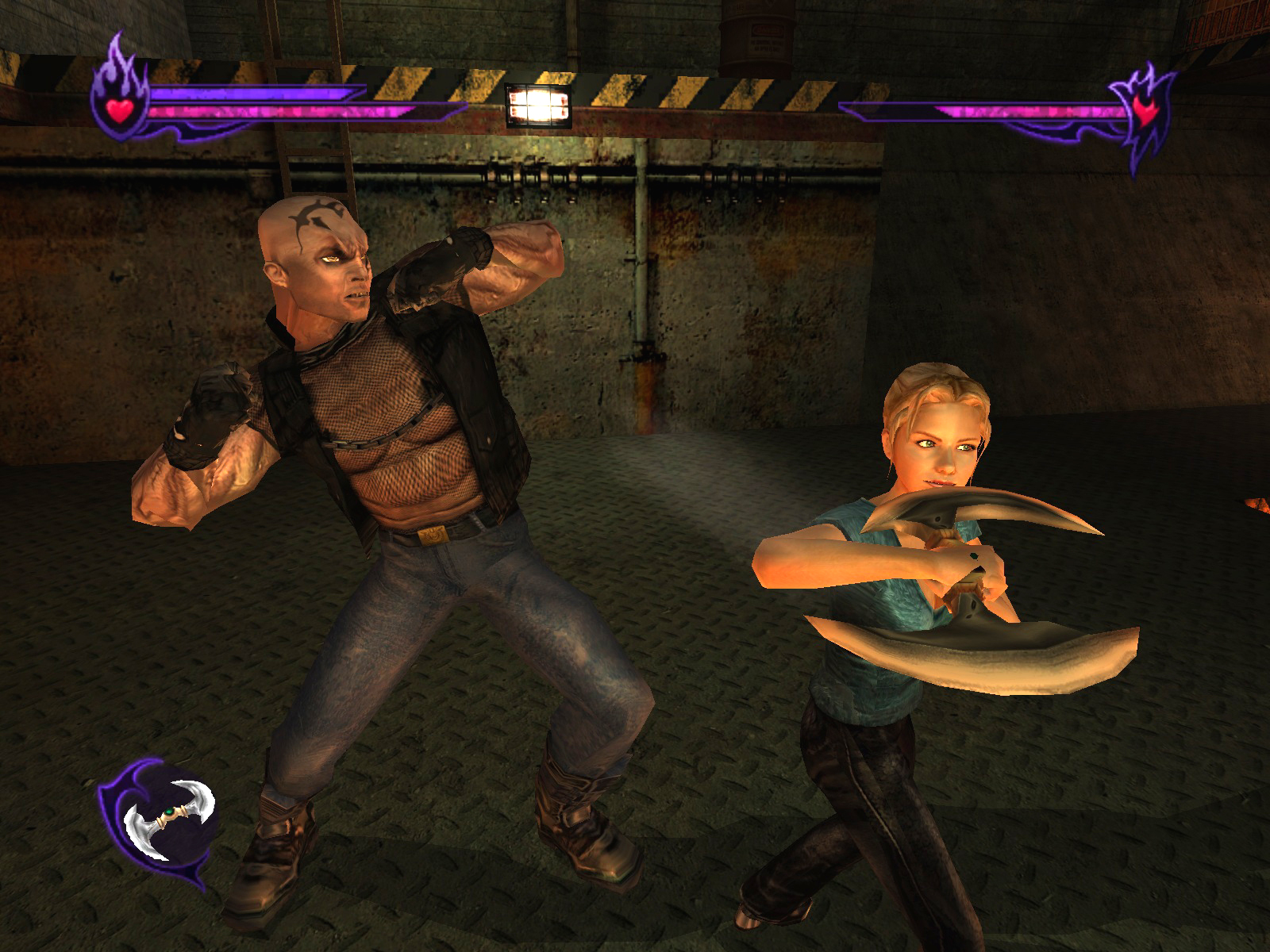Click the purple flame emblem in the top-left HUD

(x=119, y=83)
